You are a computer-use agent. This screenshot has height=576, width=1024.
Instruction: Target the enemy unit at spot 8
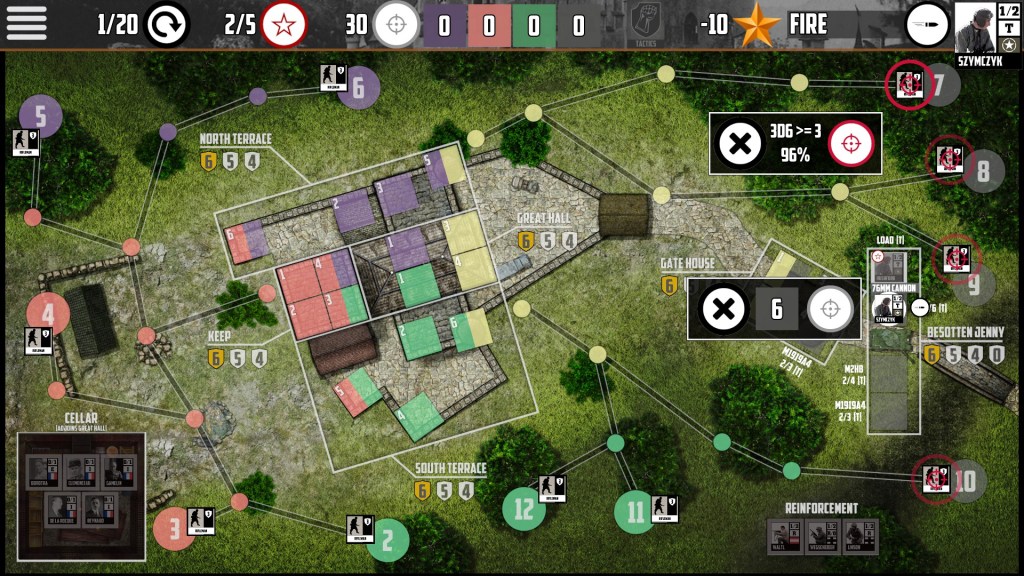point(948,160)
